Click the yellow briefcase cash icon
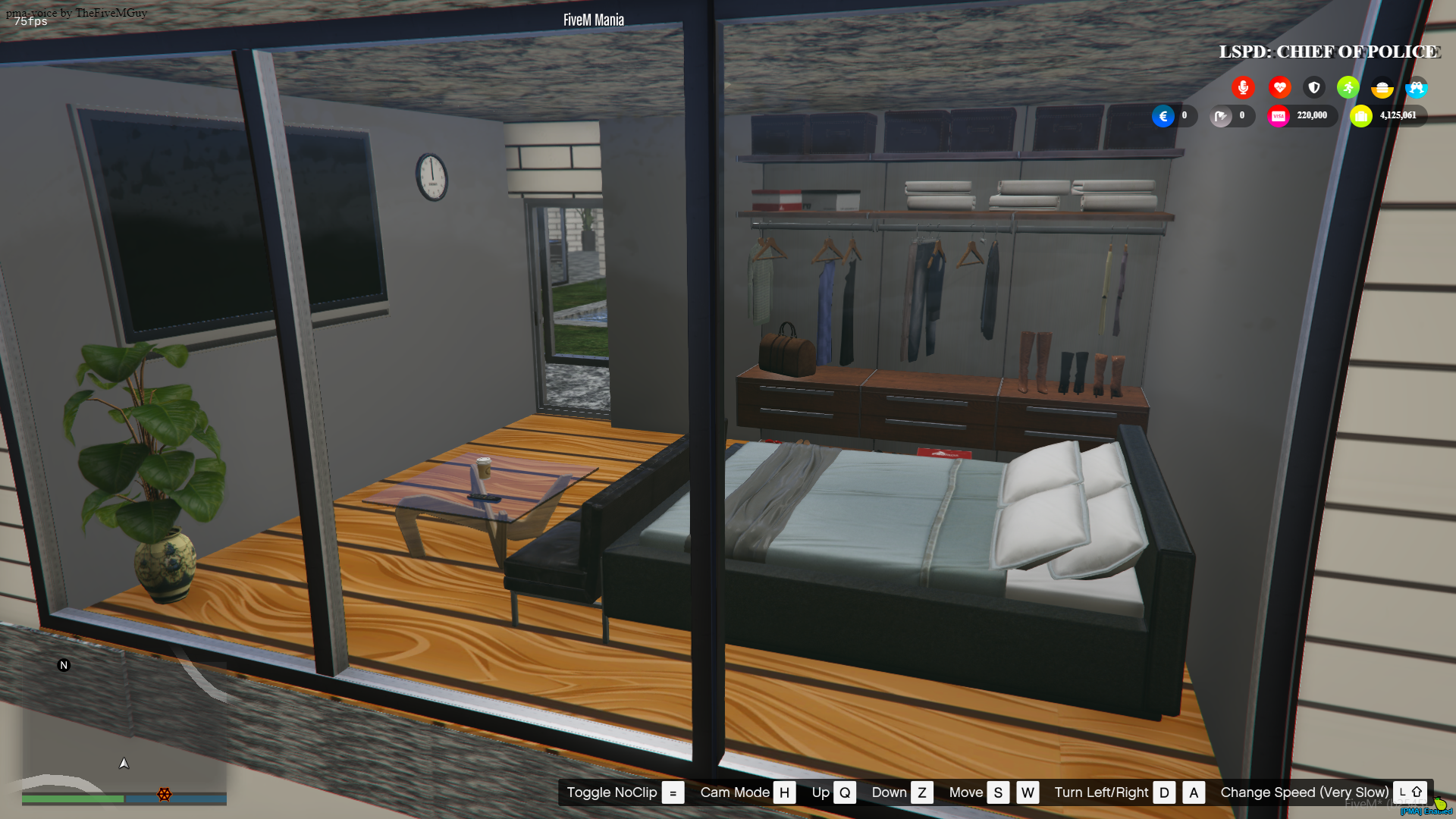 (1361, 115)
